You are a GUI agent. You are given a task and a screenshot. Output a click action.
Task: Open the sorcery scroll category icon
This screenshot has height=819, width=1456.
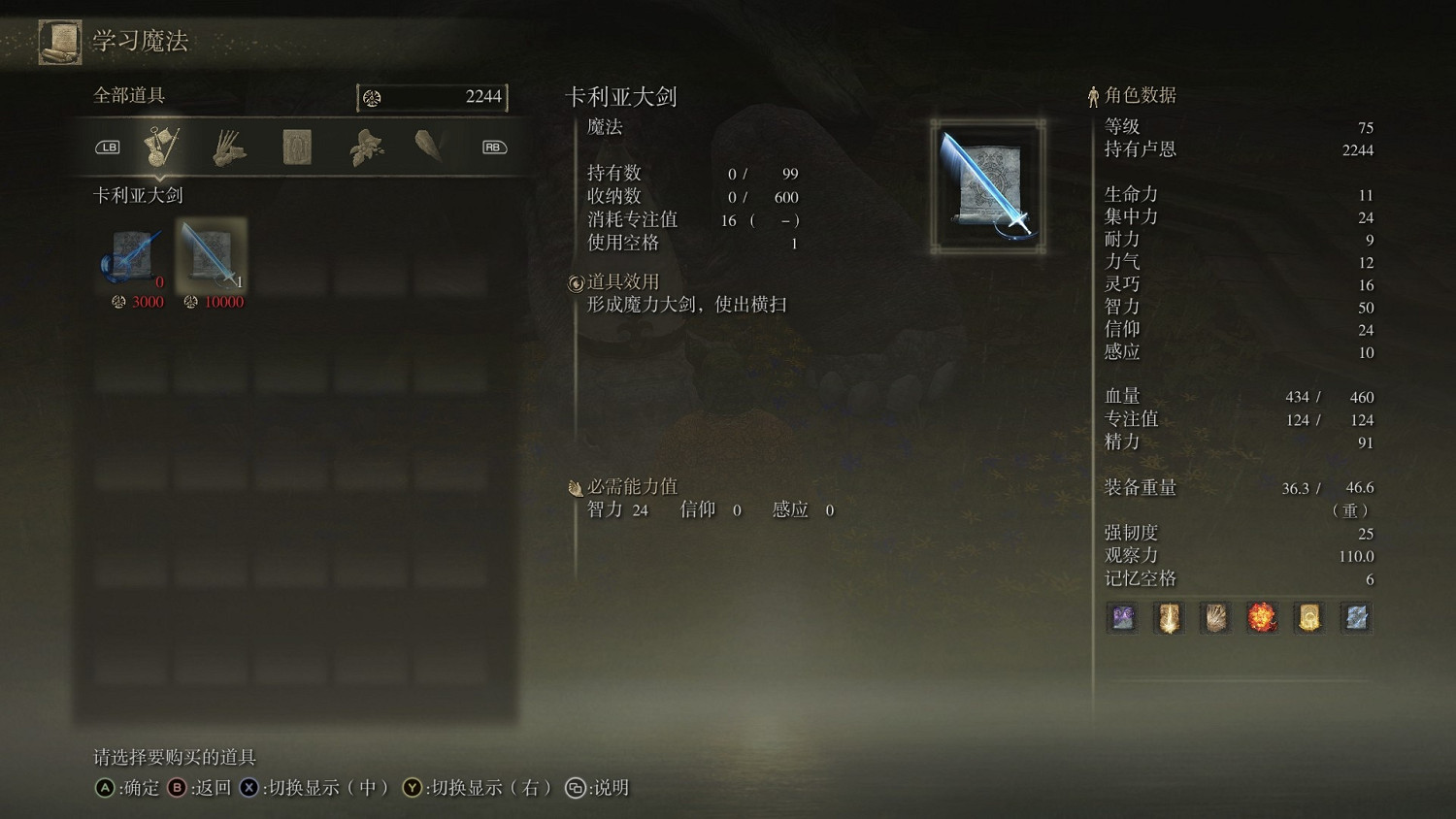pyautogui.click(x=296, y=144)
